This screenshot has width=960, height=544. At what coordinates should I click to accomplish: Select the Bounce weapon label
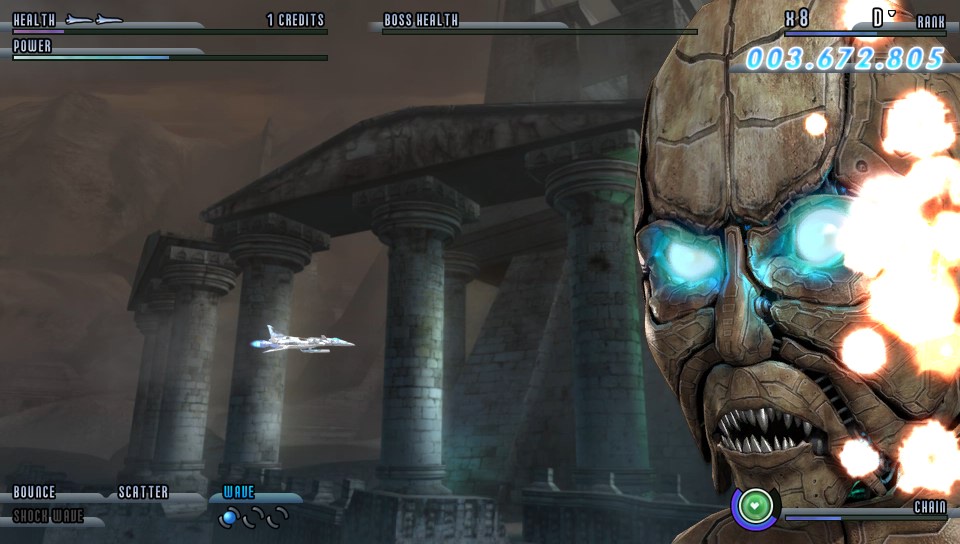pyautogui.click(x=34, y=493)
